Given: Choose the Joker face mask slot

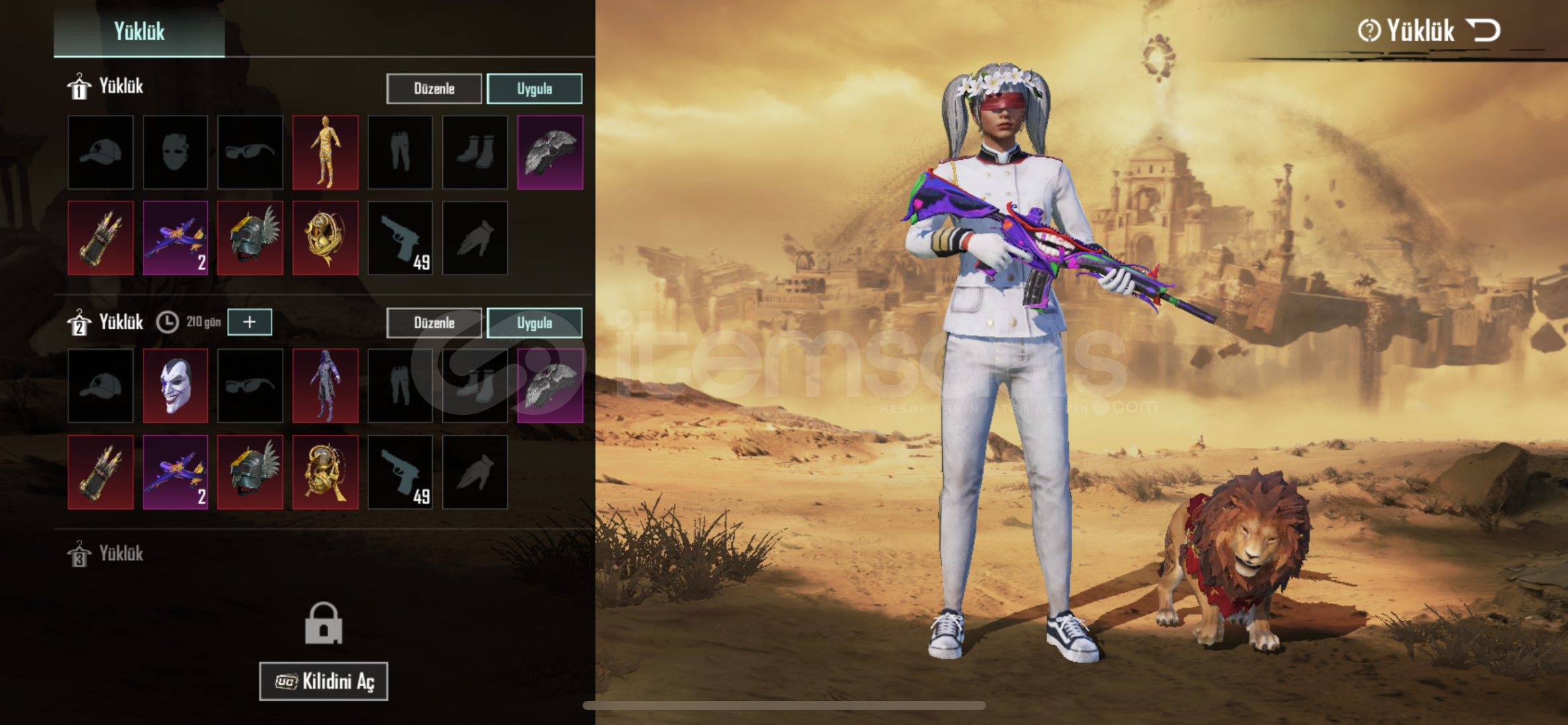Looking at the screenshot, I should tap(175, 386).
